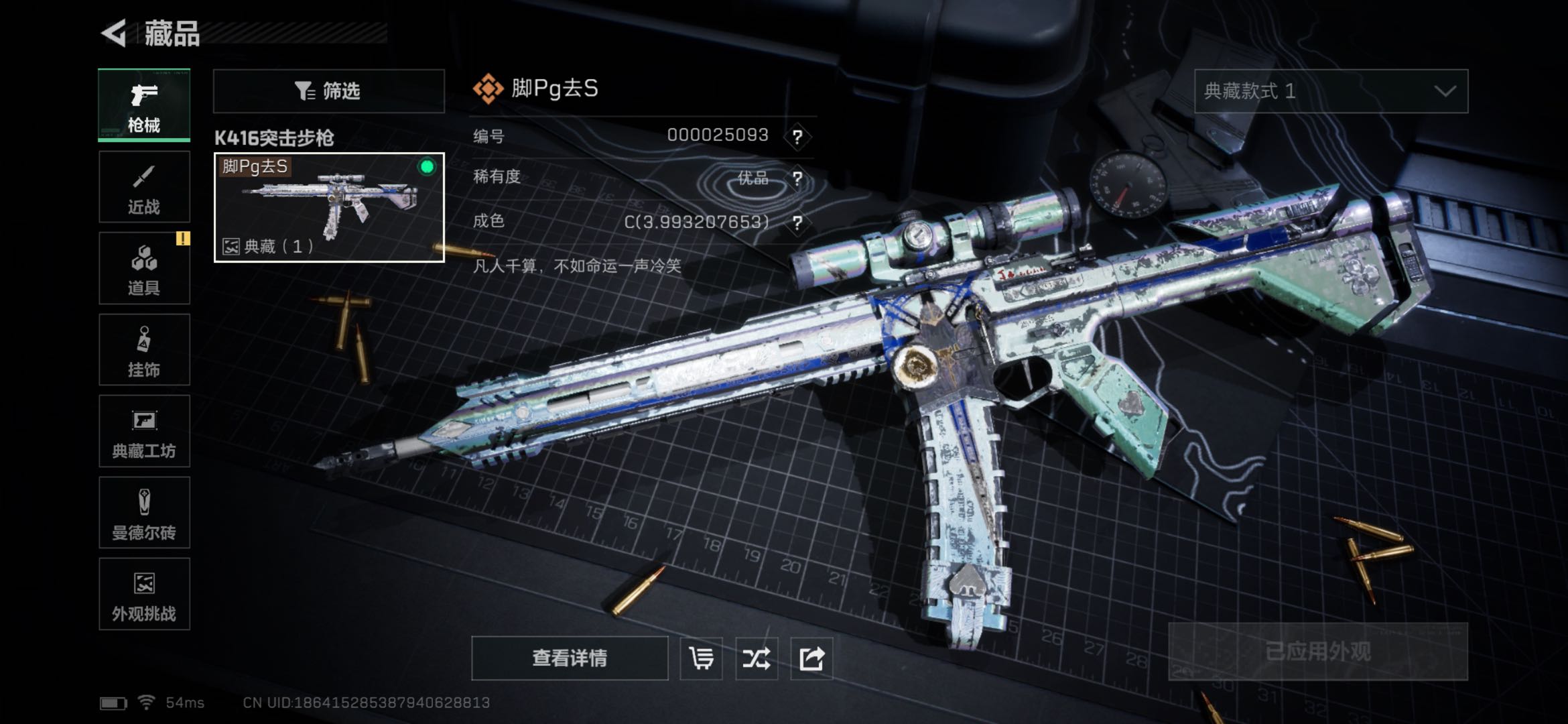Screen dimensions: 1568x724
Task: Open the shopping cart list icon
Action: point(701,658)
